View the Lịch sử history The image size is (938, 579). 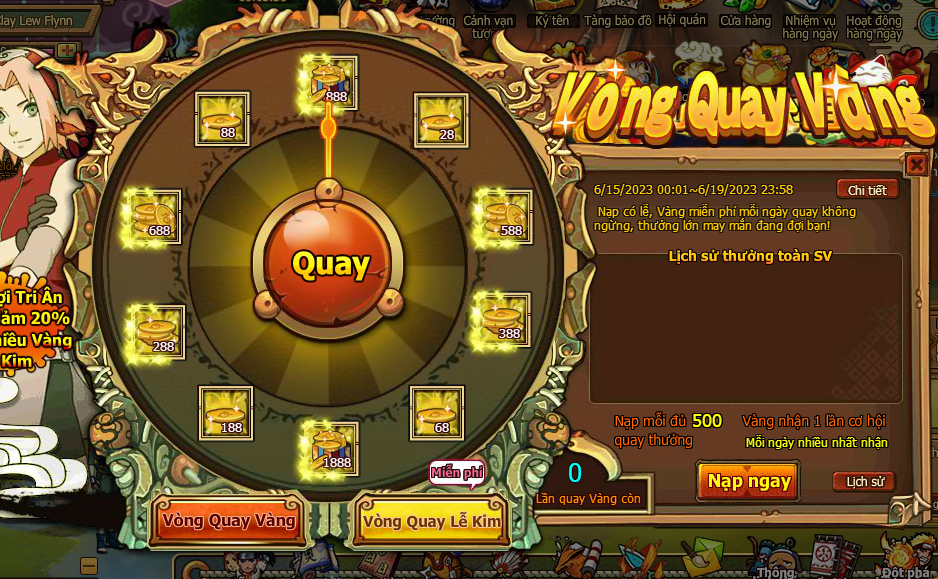864,482
